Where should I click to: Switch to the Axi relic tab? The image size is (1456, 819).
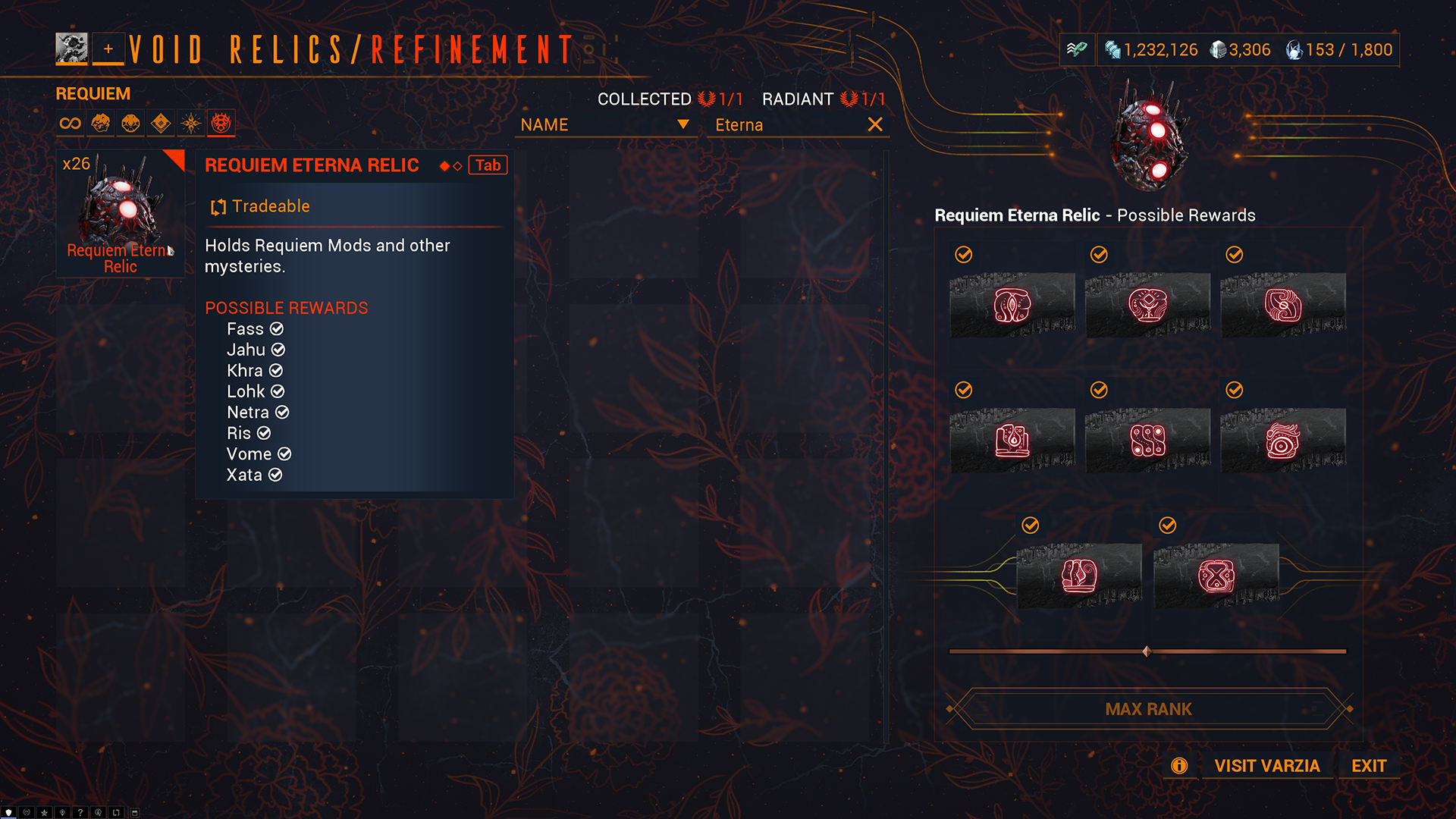tap(191, 123)
